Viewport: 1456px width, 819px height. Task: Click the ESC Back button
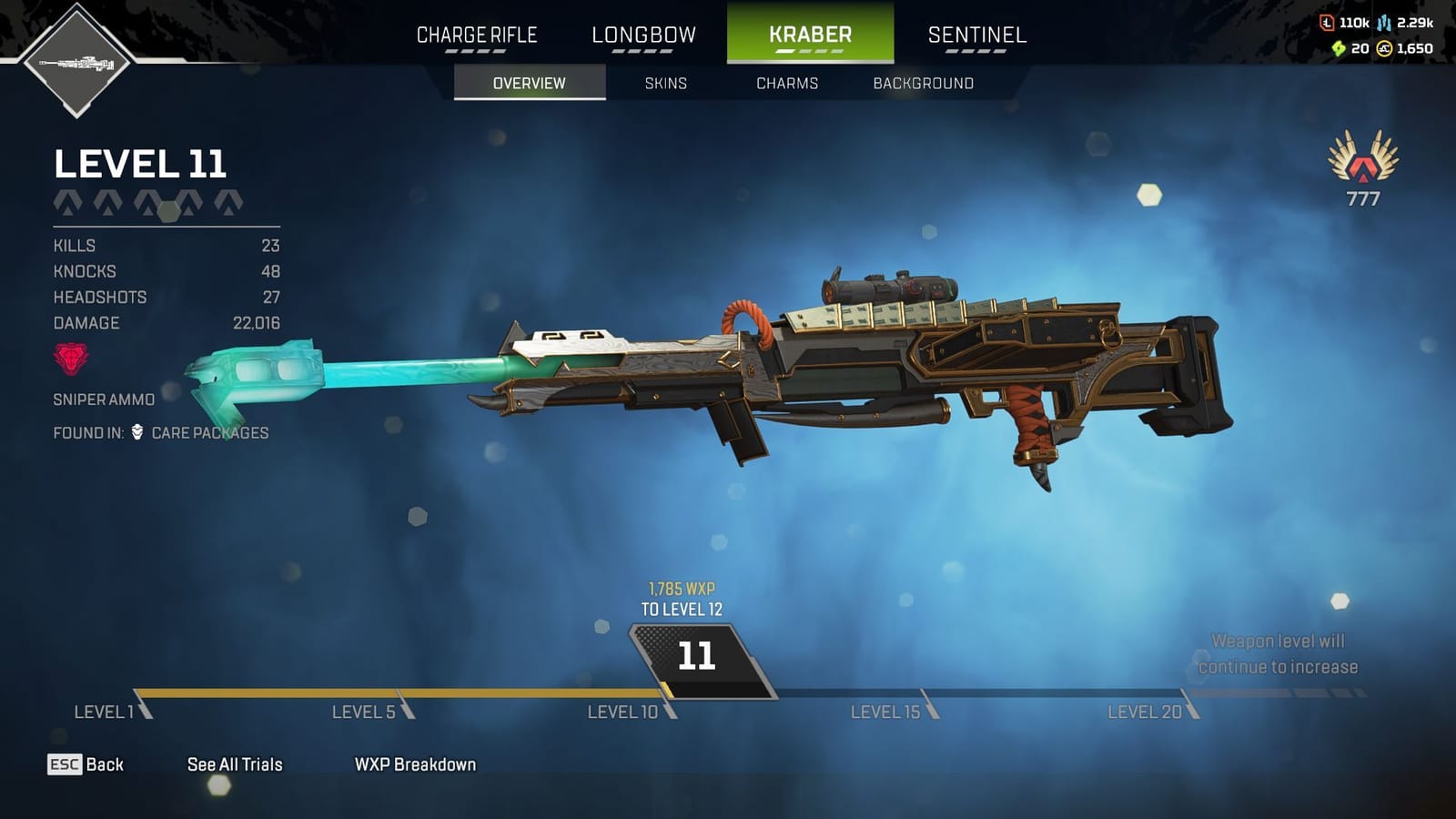(x=86, y=764)
